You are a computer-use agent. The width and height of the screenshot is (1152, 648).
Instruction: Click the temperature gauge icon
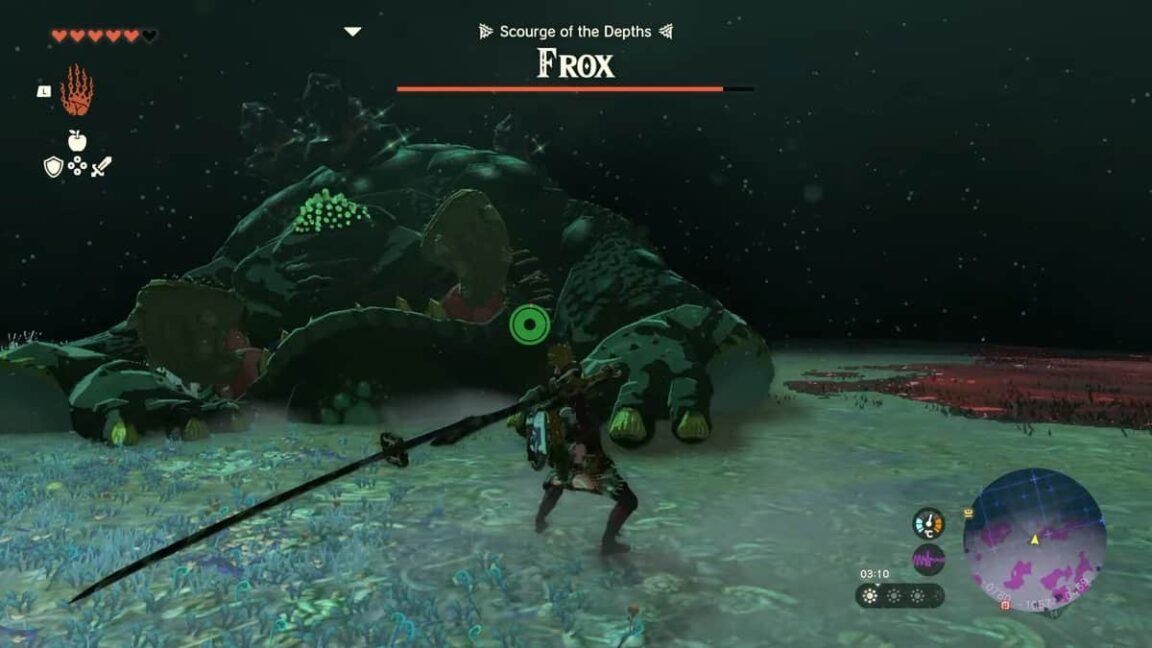tap(929, 524)
